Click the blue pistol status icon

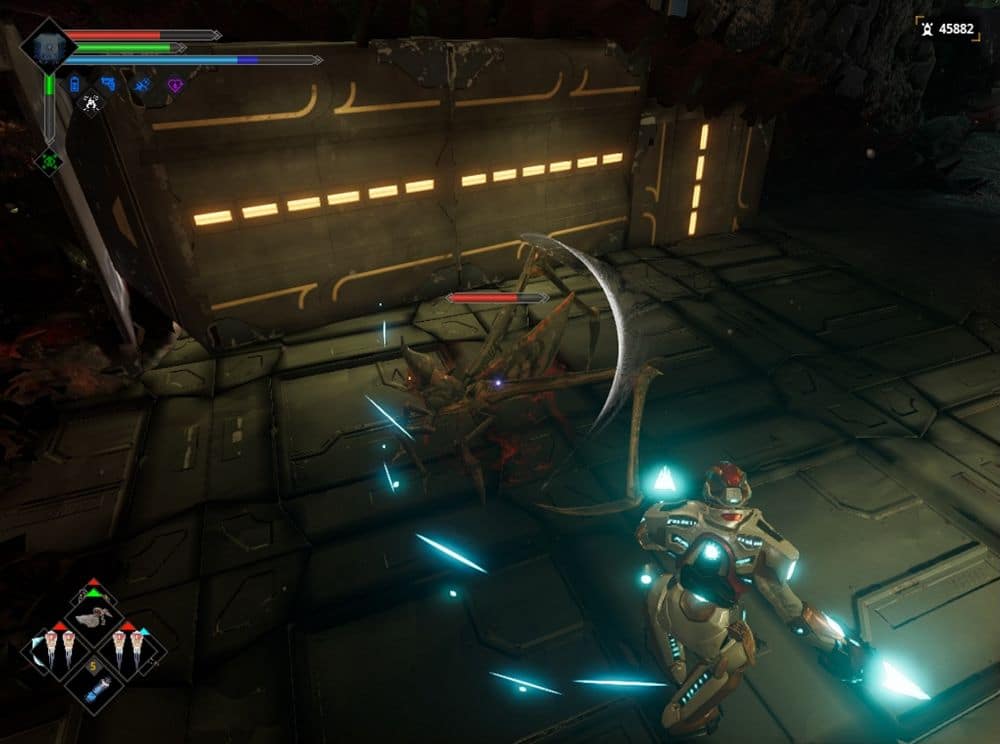pos(108,85)
